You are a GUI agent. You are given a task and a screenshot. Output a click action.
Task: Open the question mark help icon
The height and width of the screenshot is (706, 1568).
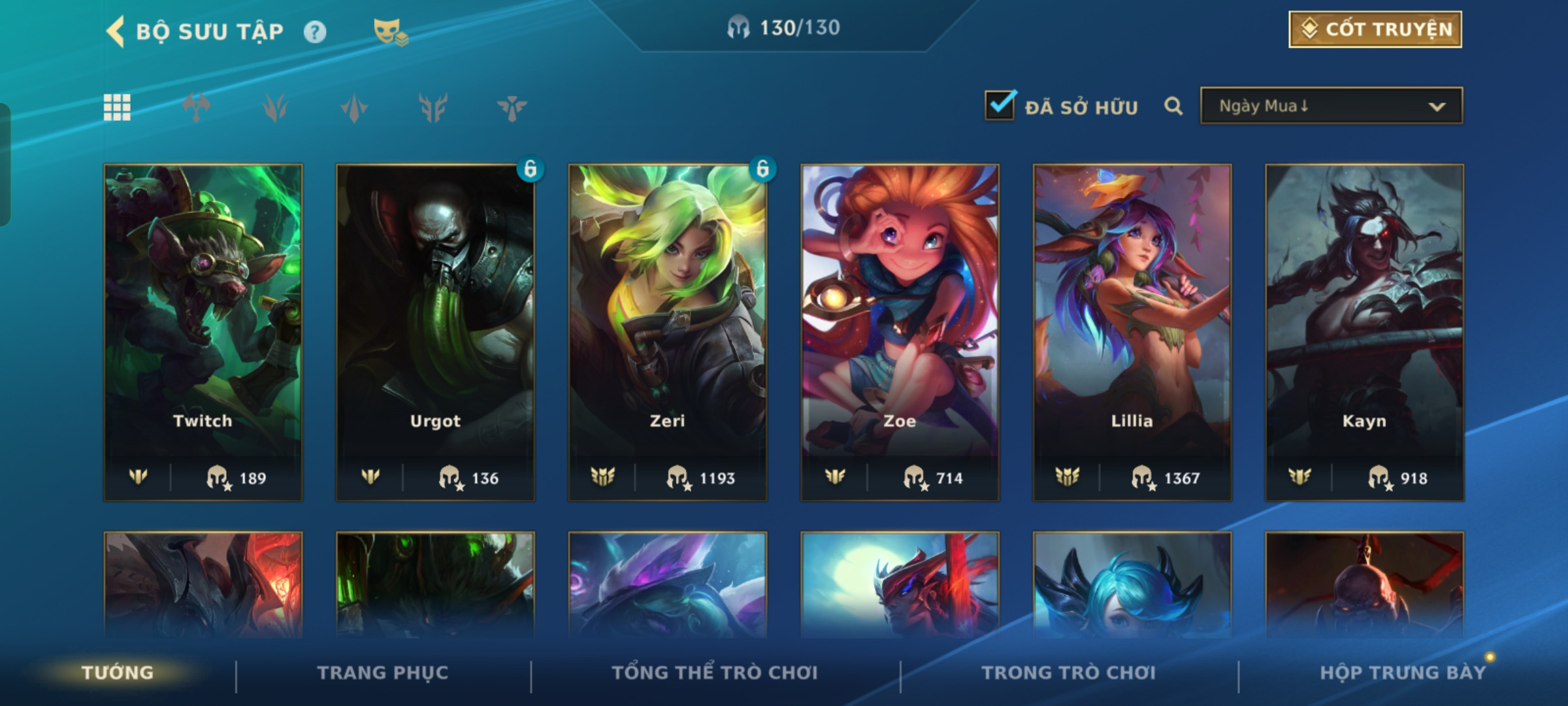315,32
